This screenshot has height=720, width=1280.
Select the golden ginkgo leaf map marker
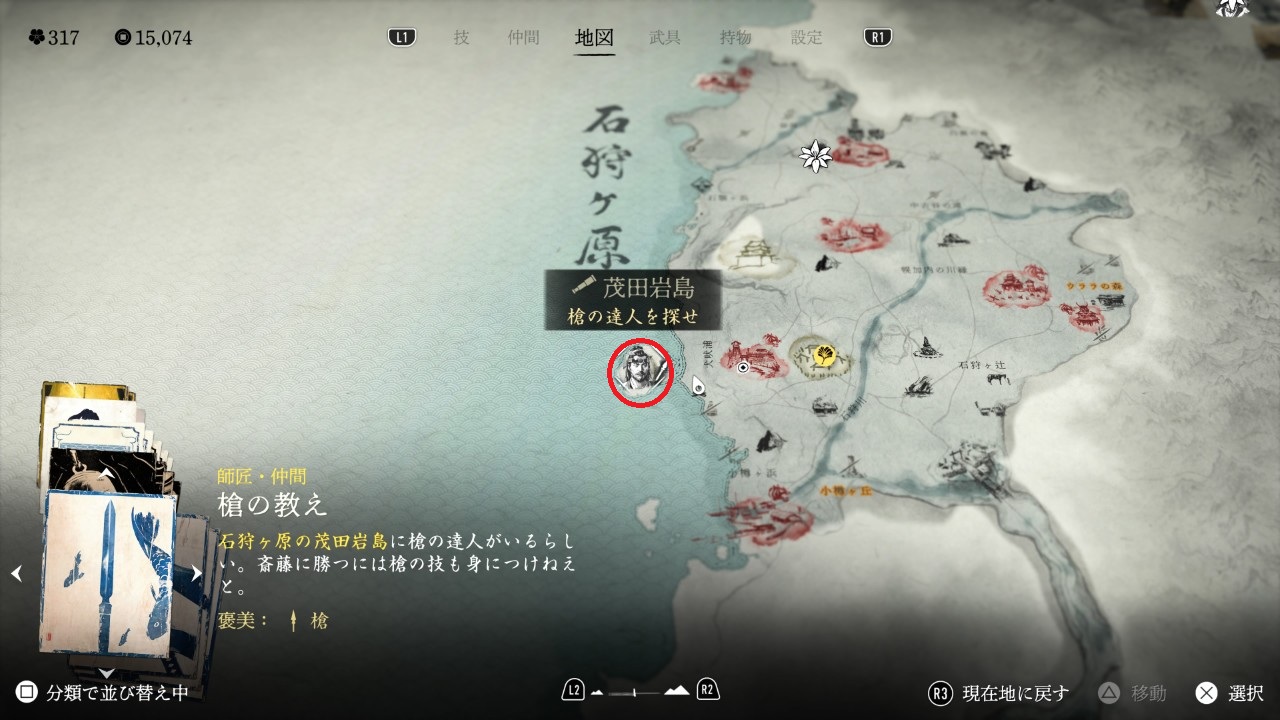coord(825,354)
